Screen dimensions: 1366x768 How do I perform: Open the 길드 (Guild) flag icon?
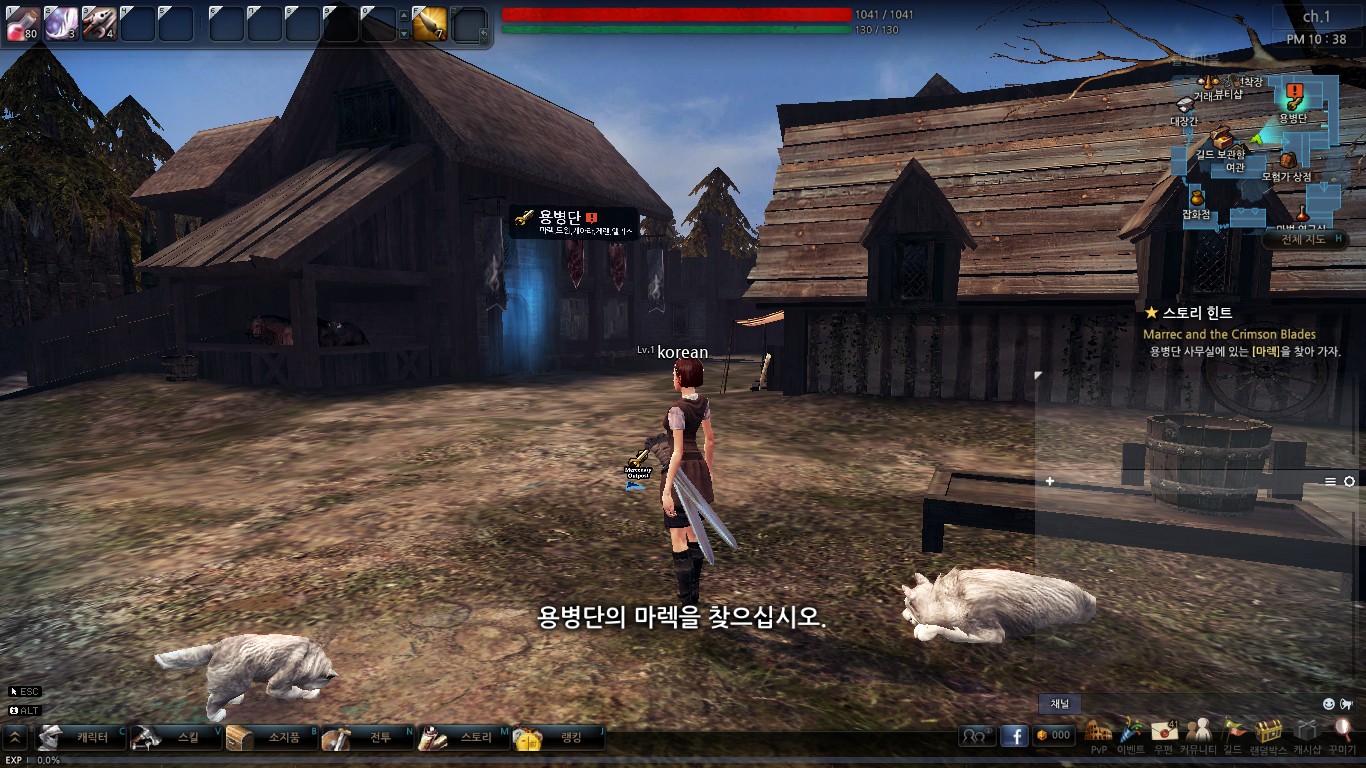coord(1233,733)
